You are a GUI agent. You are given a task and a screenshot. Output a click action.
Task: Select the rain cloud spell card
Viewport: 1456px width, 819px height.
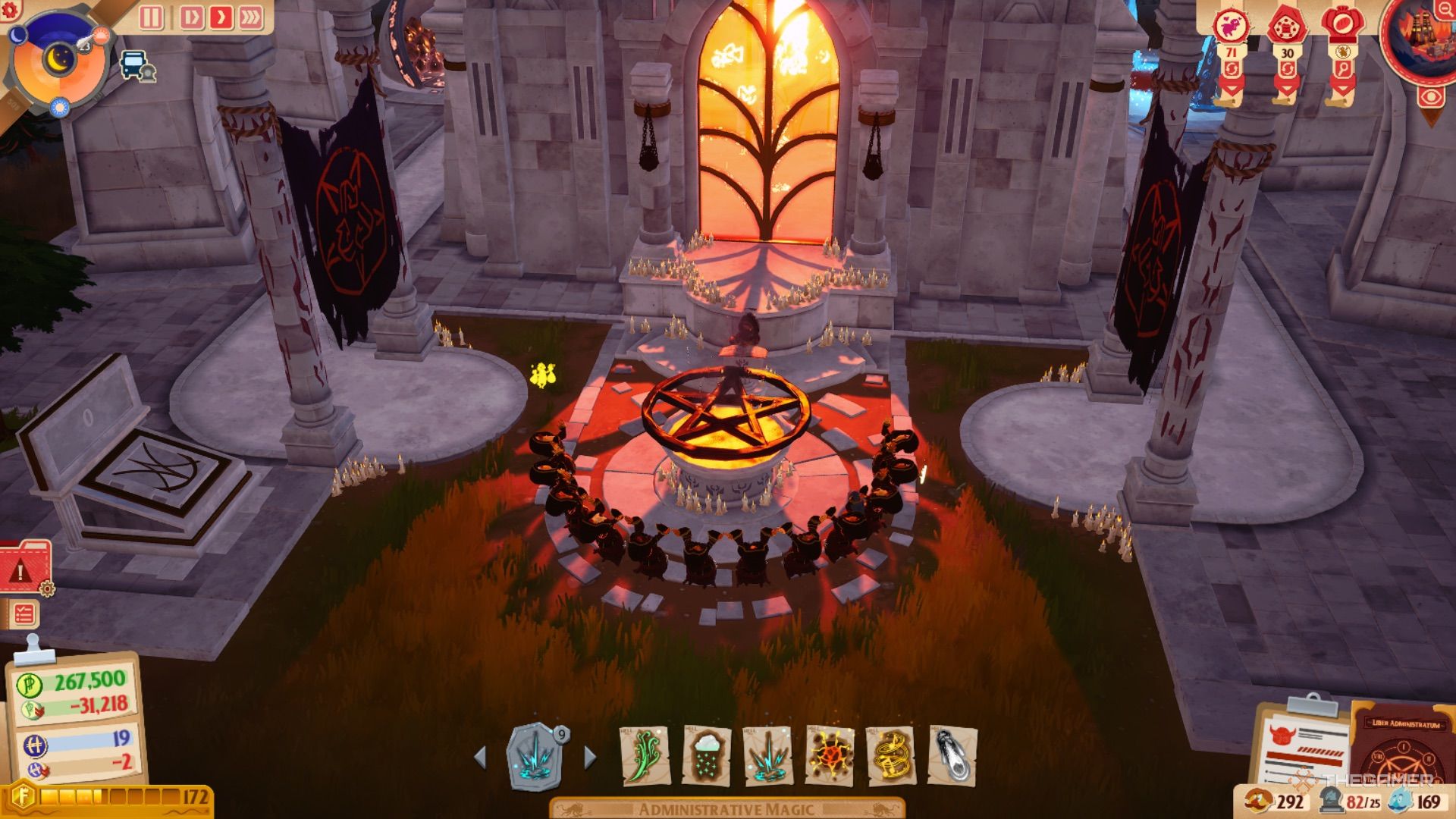point(706,755)
